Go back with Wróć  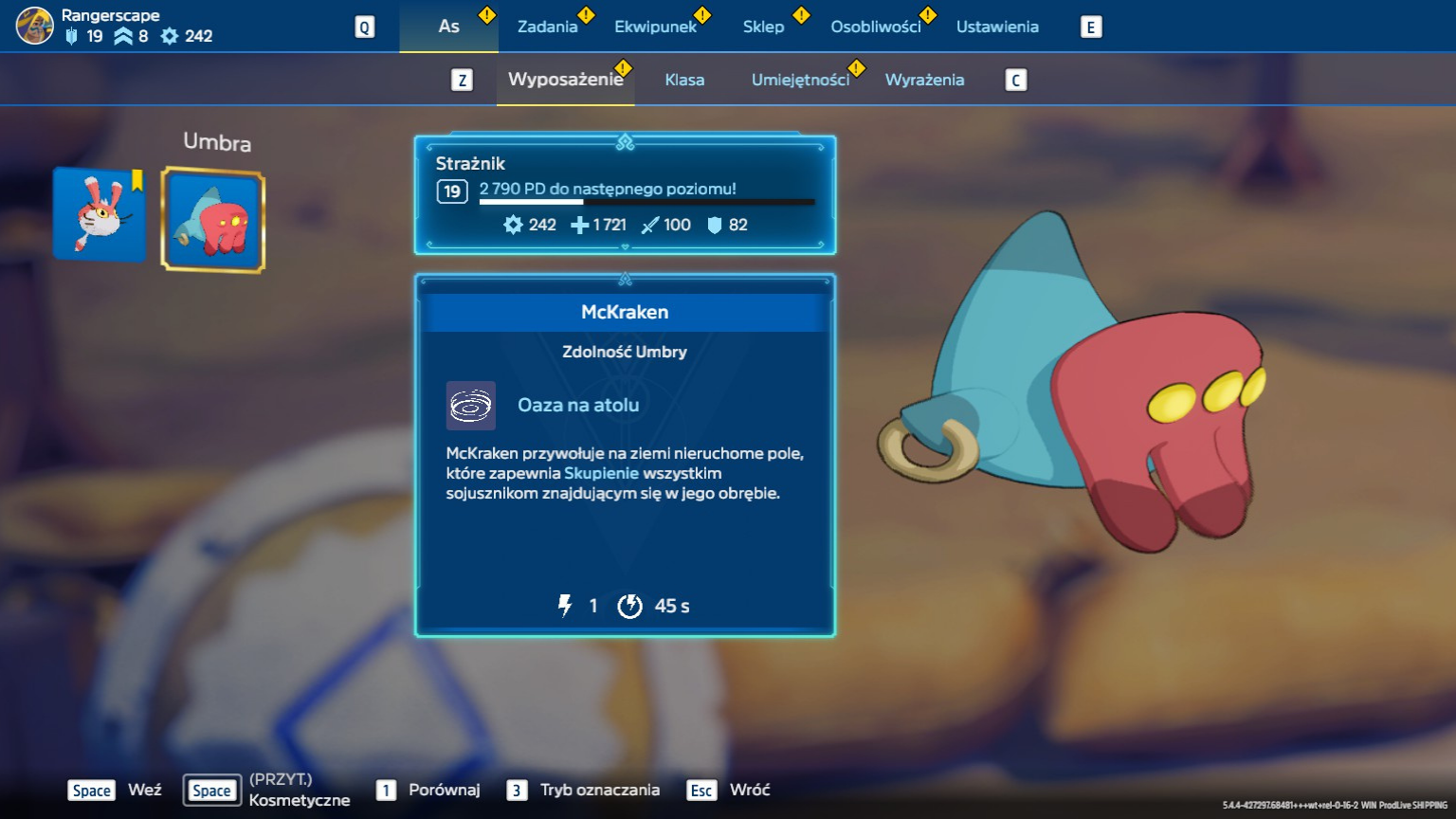coord(749,790)
